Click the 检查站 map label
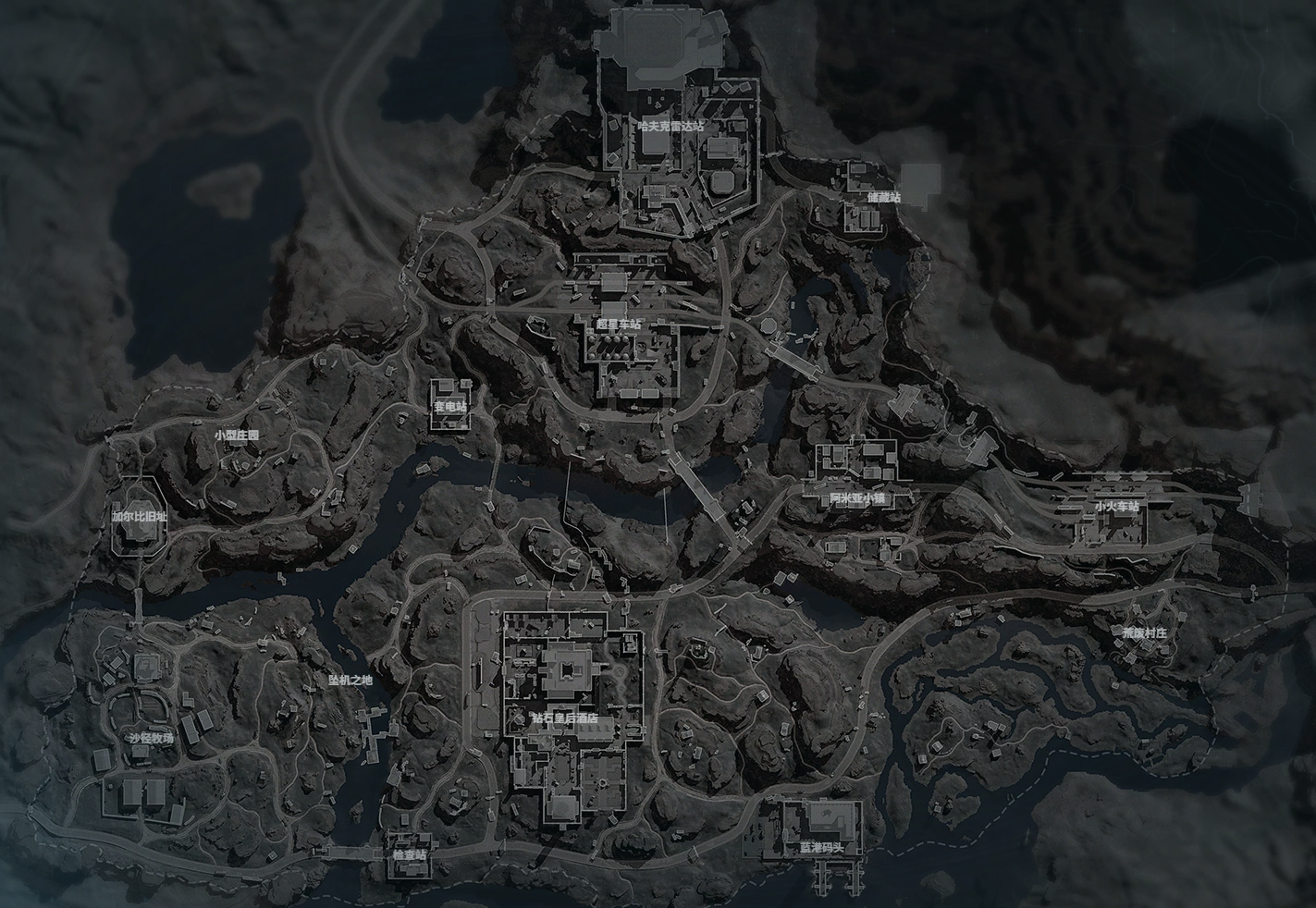The height and width of the screenshot is (908, 1316). 411,853
